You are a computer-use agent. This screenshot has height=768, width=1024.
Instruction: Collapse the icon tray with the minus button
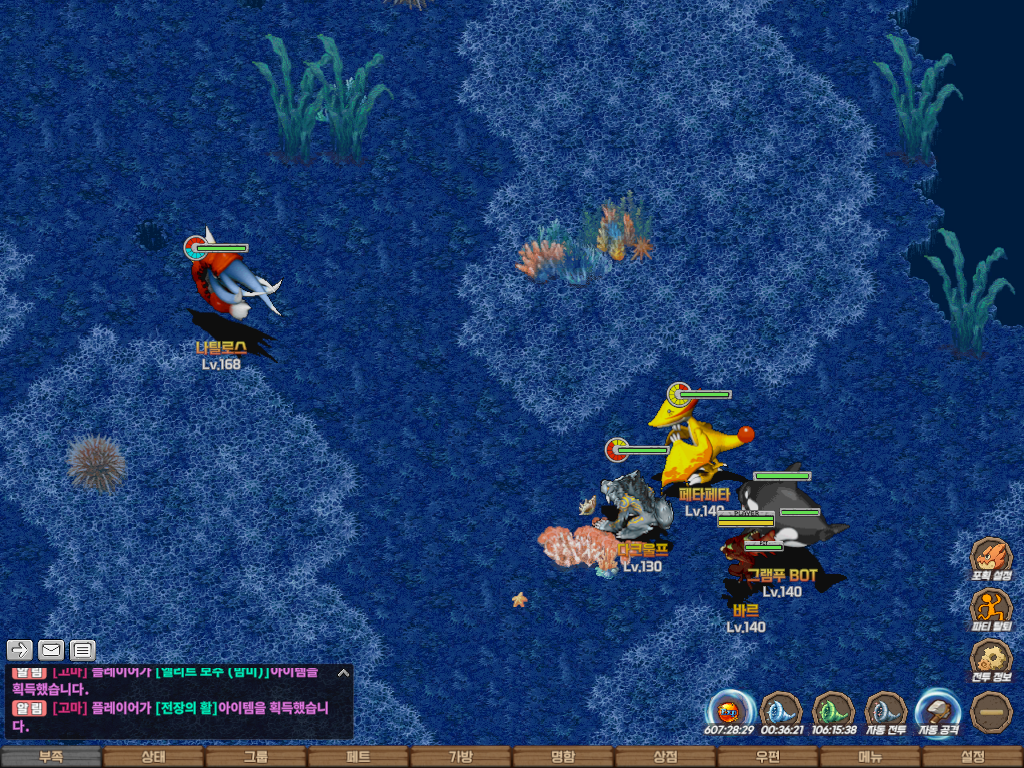coord(991,712)
